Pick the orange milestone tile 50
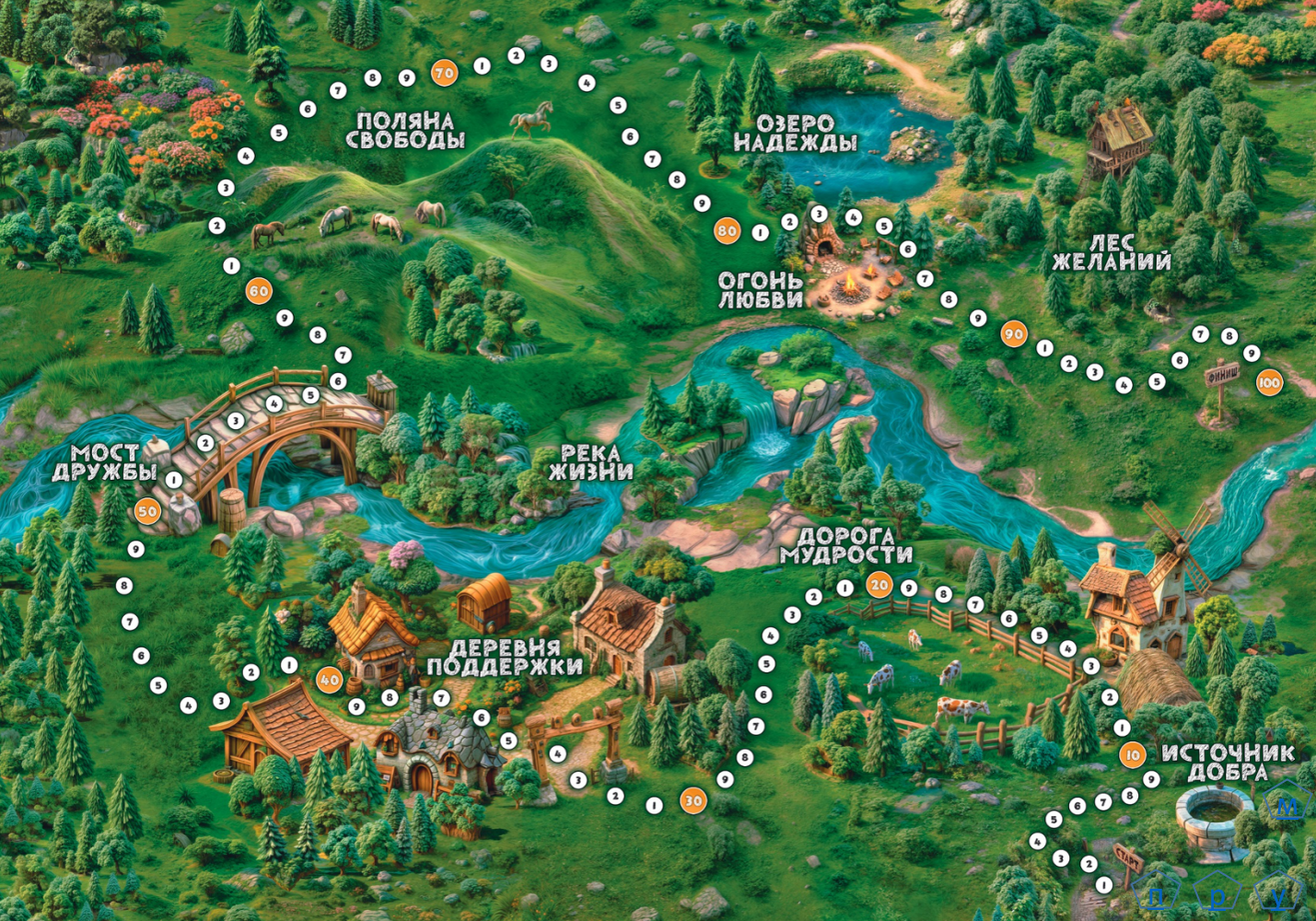 147,511
